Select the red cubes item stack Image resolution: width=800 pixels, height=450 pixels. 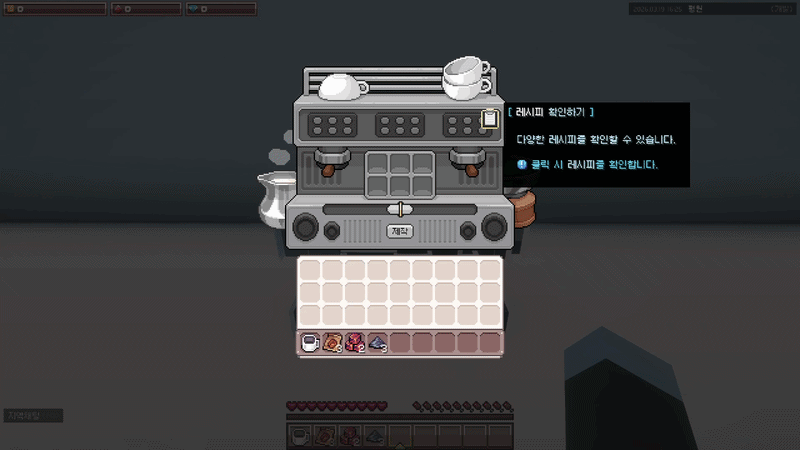click(x=355, y=343)
